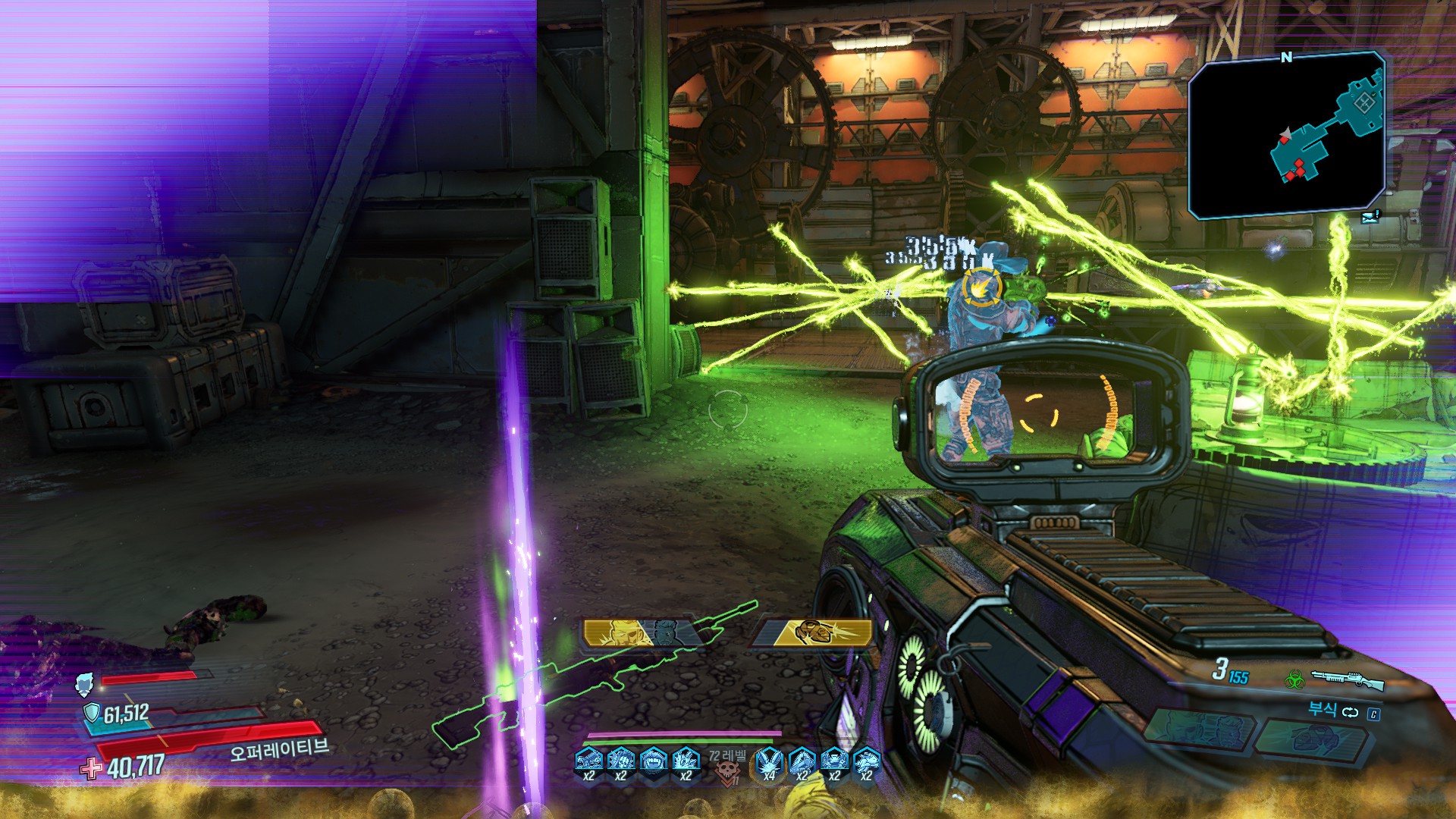Click the bearded character portrait icon
1456x819 pixels.
coord(85,685)
